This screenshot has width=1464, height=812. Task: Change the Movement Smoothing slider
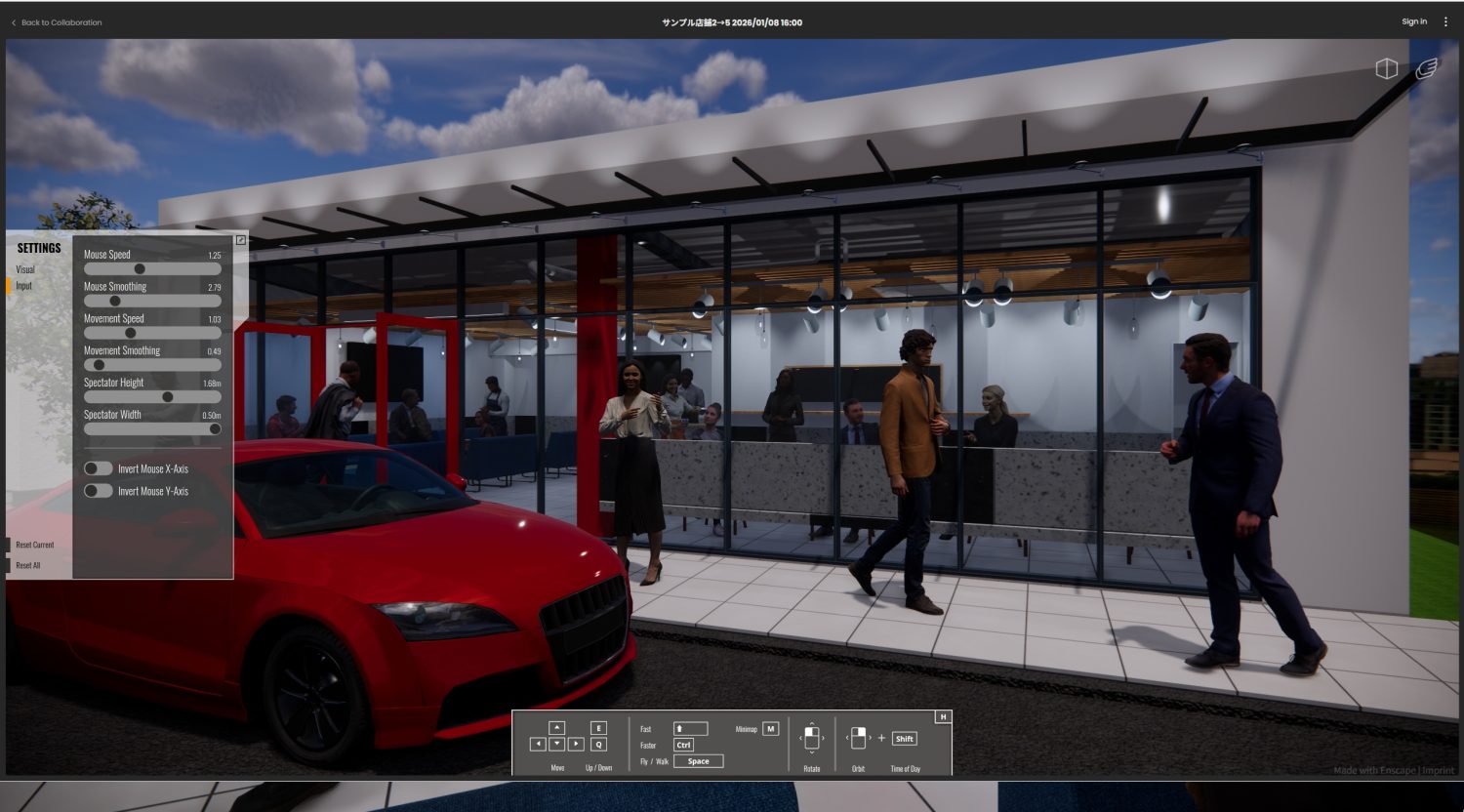[99, 365]
